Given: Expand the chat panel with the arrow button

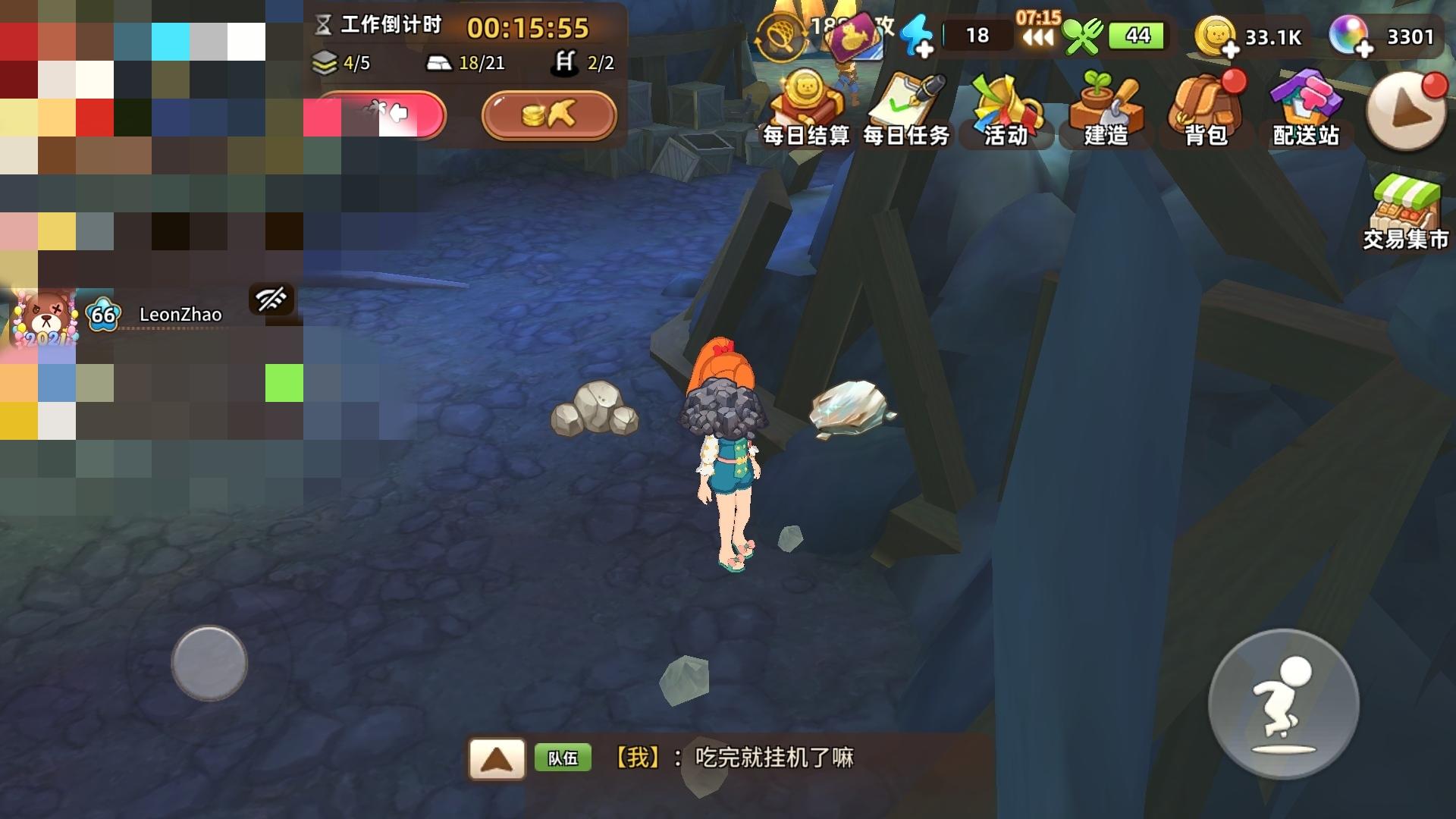Looking at the screenshot, I should click(x=497, y=758).
